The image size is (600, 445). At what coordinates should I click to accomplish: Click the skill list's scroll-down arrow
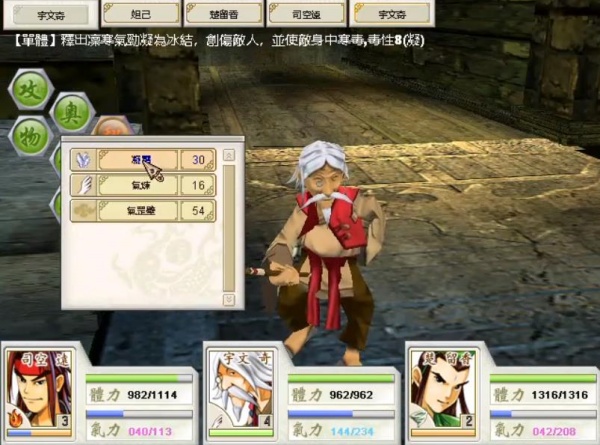[x=229, y=298]
